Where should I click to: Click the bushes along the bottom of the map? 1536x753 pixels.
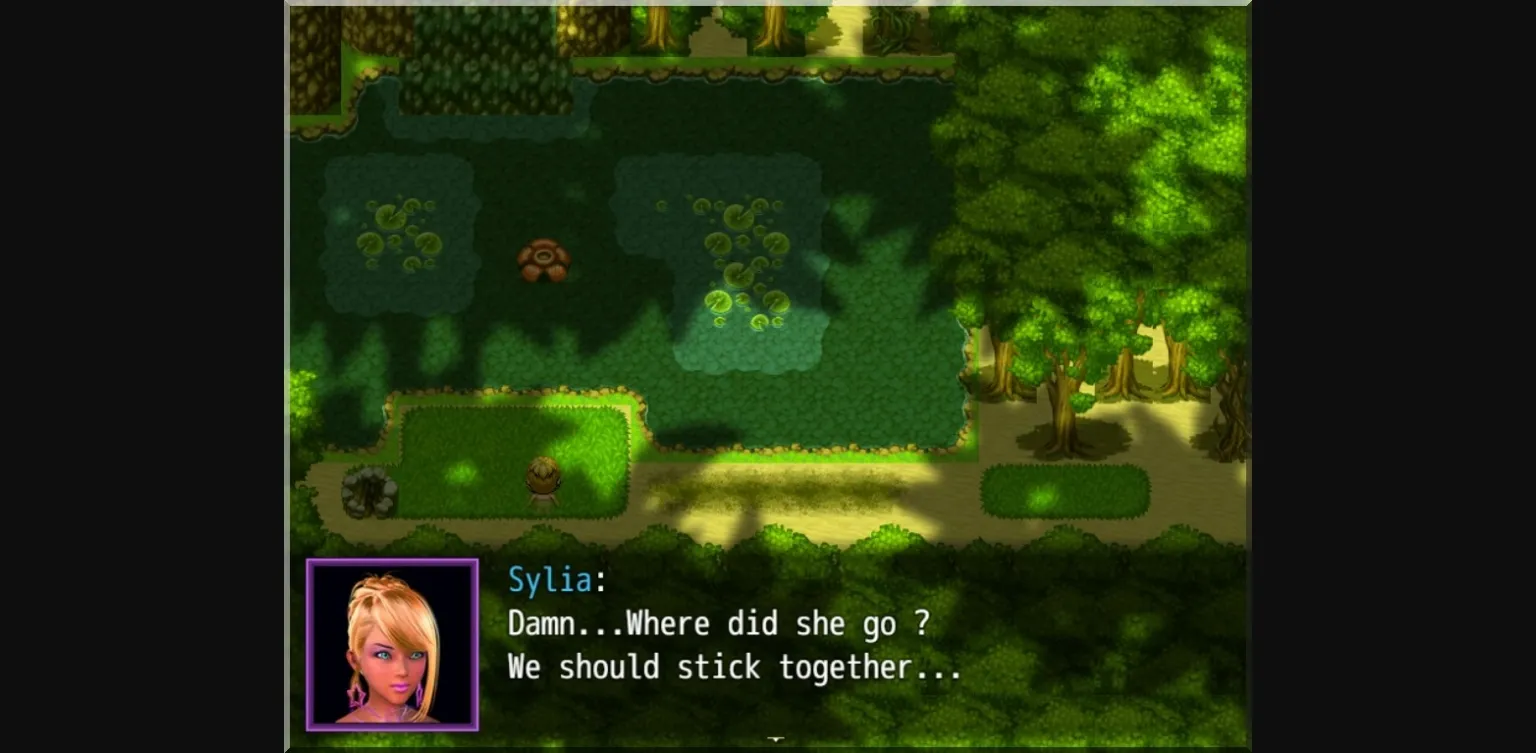click(x=700, y=540)
